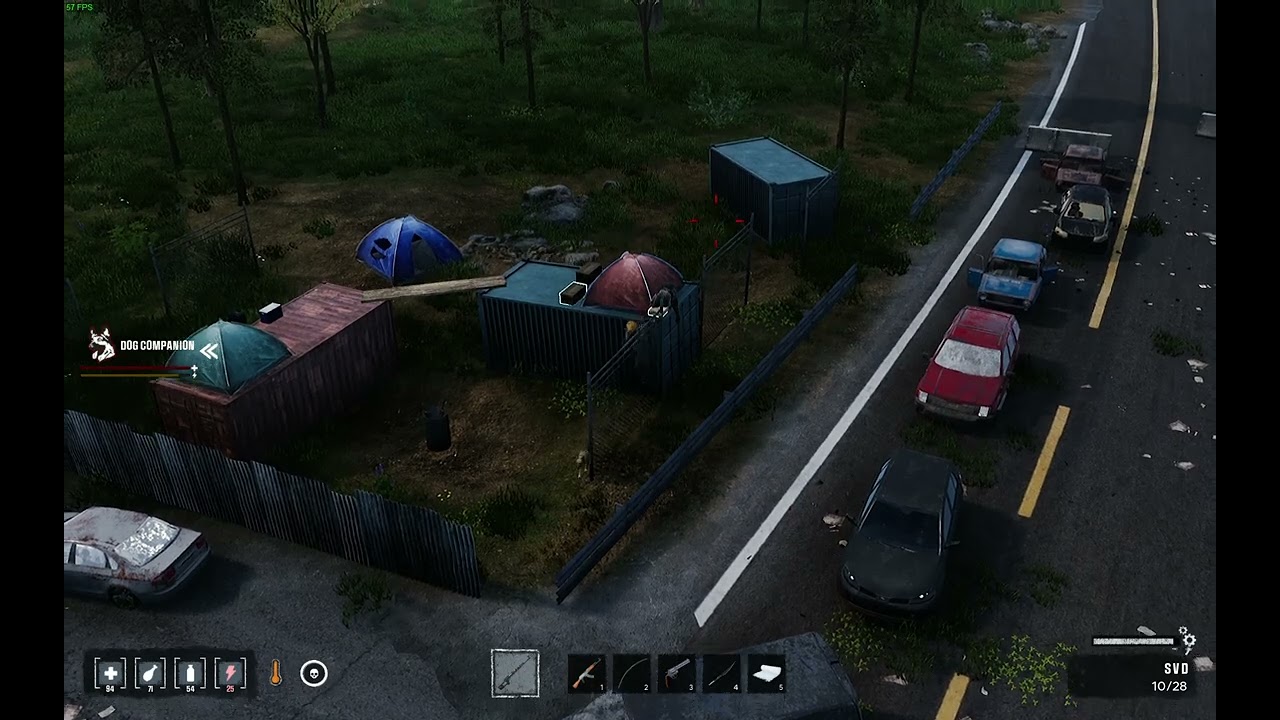Click the hunger drumstick status icon

150,673
